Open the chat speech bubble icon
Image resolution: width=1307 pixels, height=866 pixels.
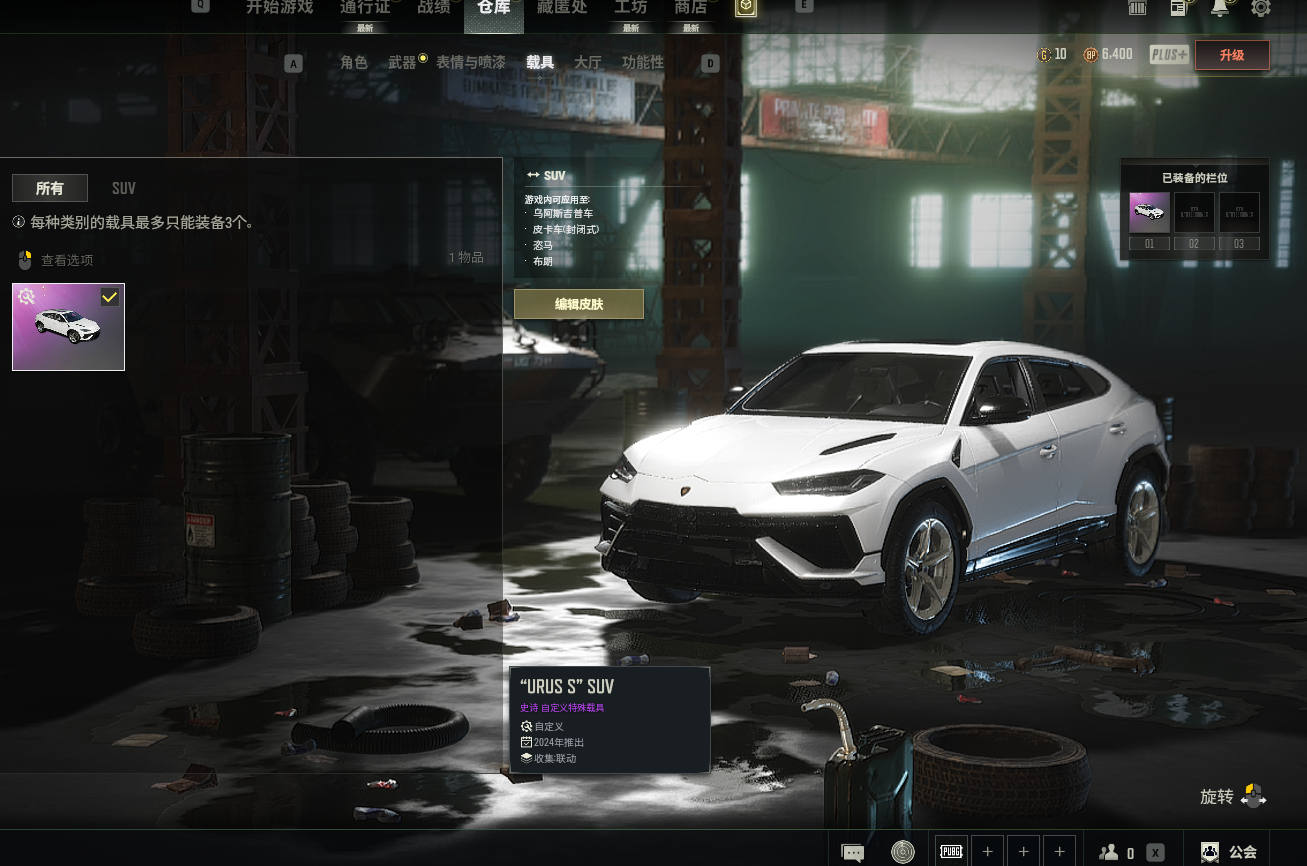point(853,852)
